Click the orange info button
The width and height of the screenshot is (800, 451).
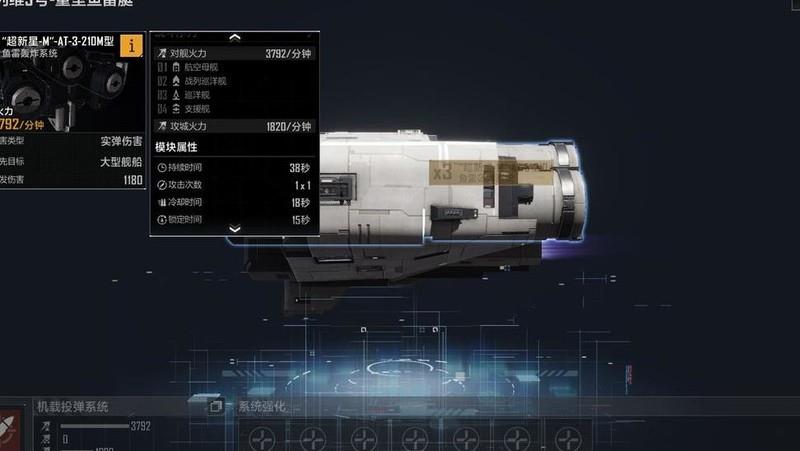tap(131, 45)
